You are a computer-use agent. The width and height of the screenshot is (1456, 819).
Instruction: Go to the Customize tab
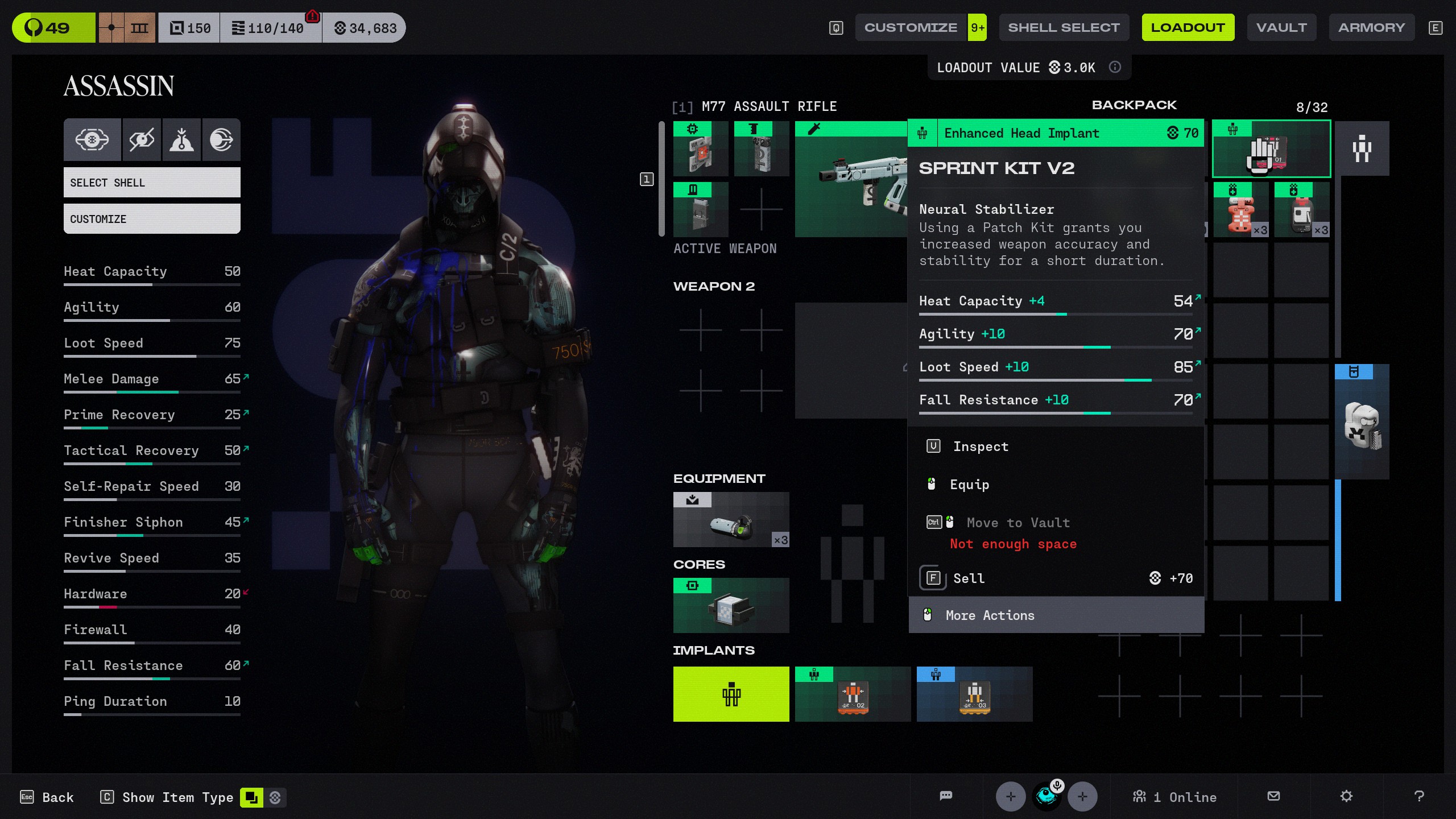click(911, 27)
